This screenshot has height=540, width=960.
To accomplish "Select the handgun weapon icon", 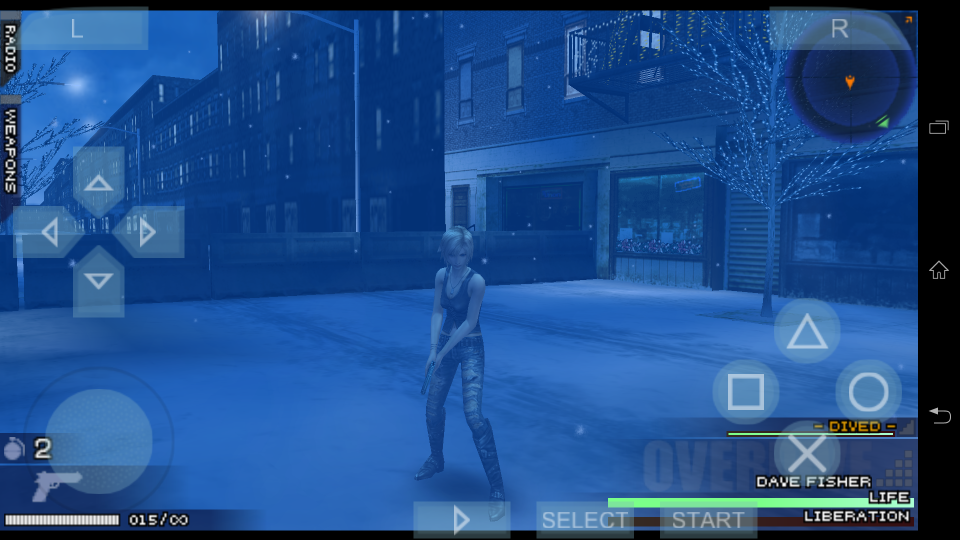I will coord(56,486).
